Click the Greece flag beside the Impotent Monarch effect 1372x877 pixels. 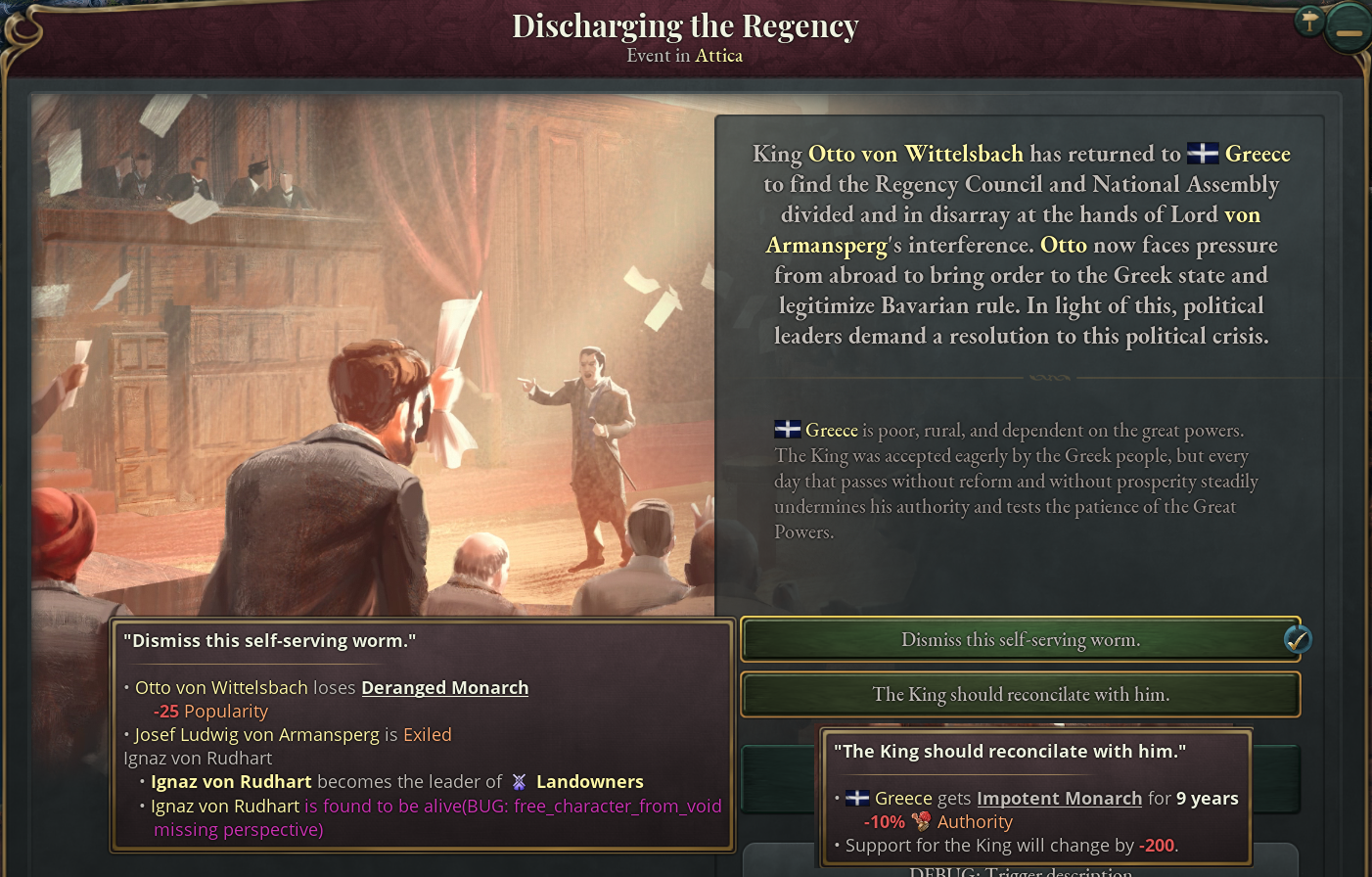855,798
